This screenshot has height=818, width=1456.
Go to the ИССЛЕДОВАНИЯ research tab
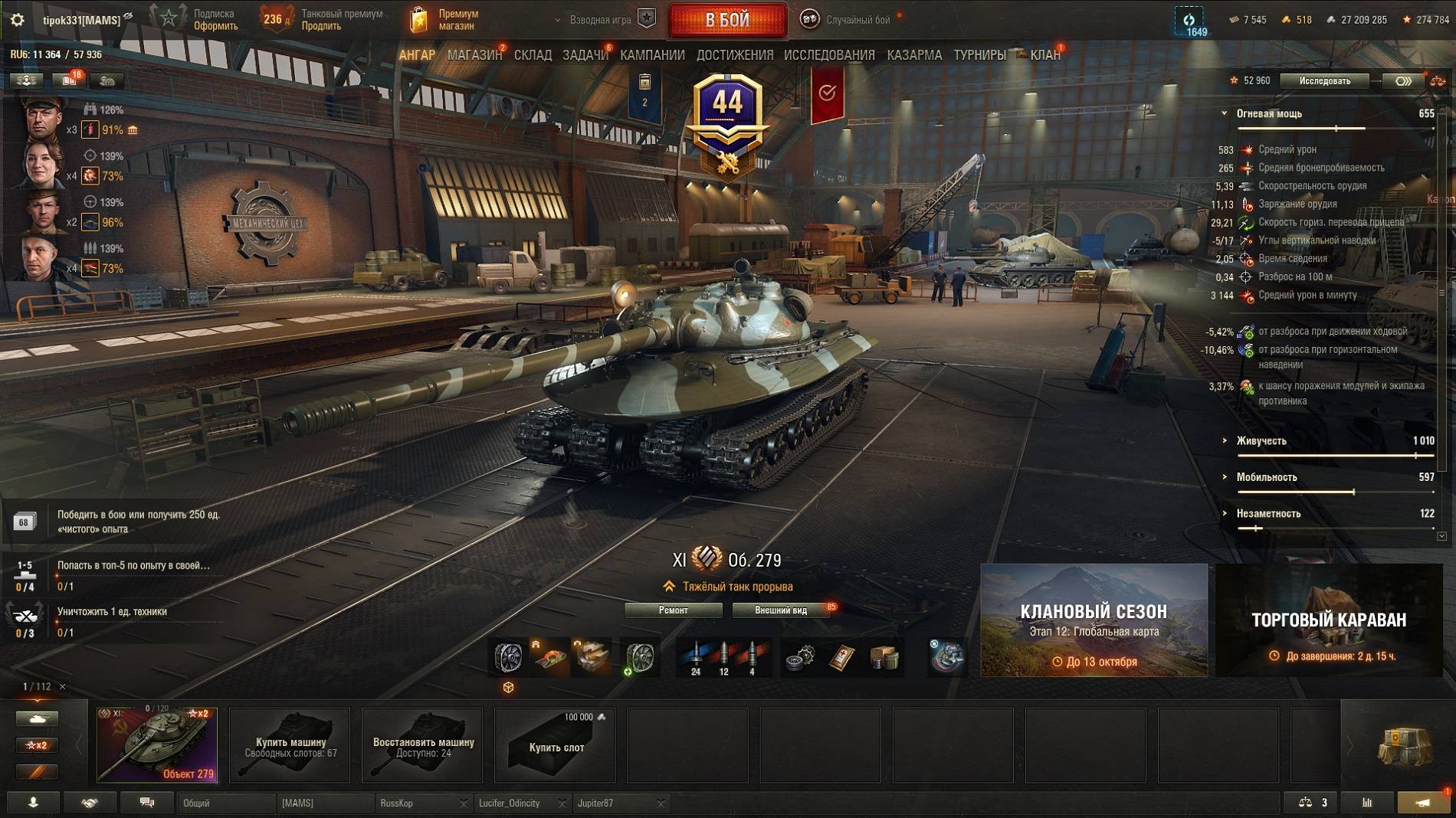coord(829,55)
